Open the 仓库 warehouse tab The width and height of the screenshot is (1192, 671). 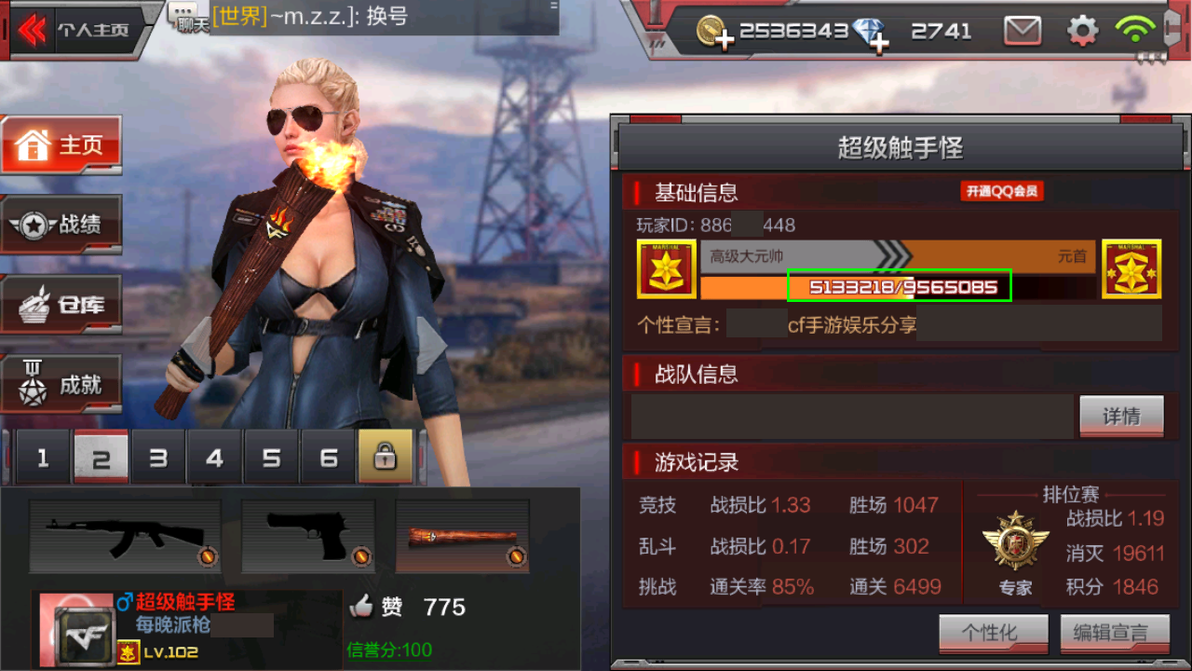pyautogui.click(x=62, y=305)
